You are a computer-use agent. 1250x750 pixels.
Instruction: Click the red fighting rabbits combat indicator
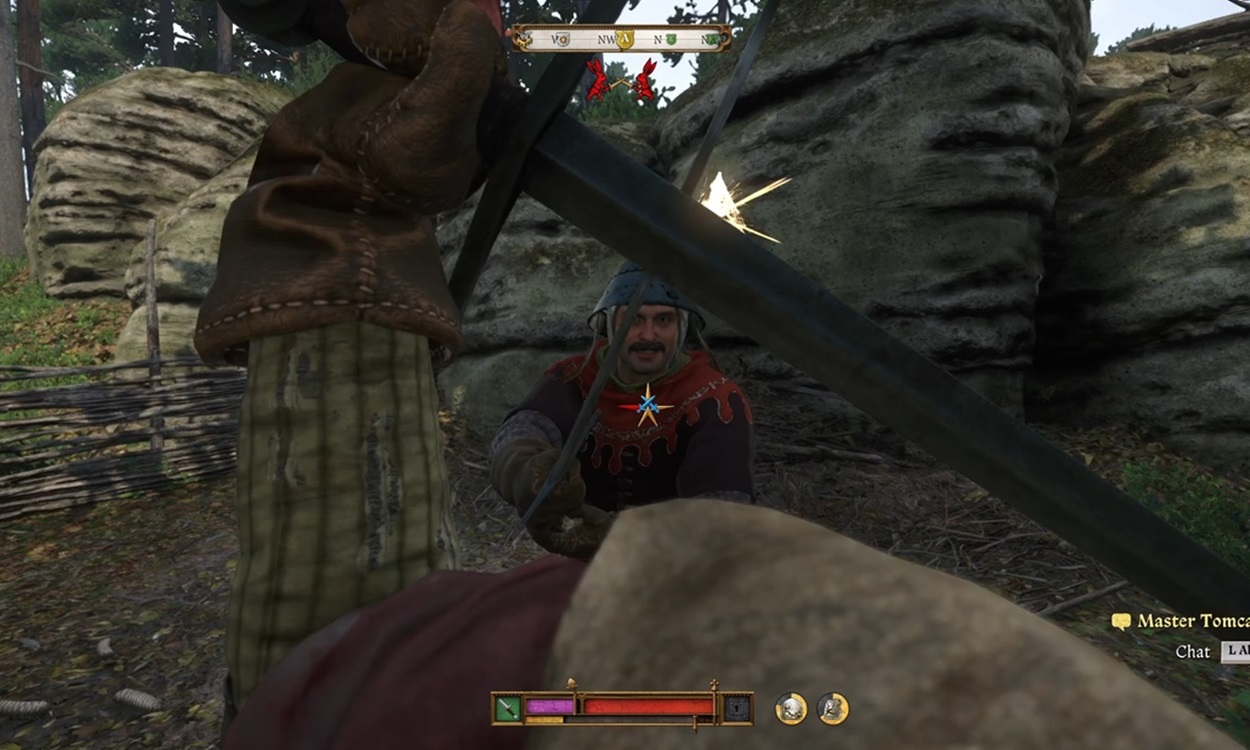tap(620, 80)
